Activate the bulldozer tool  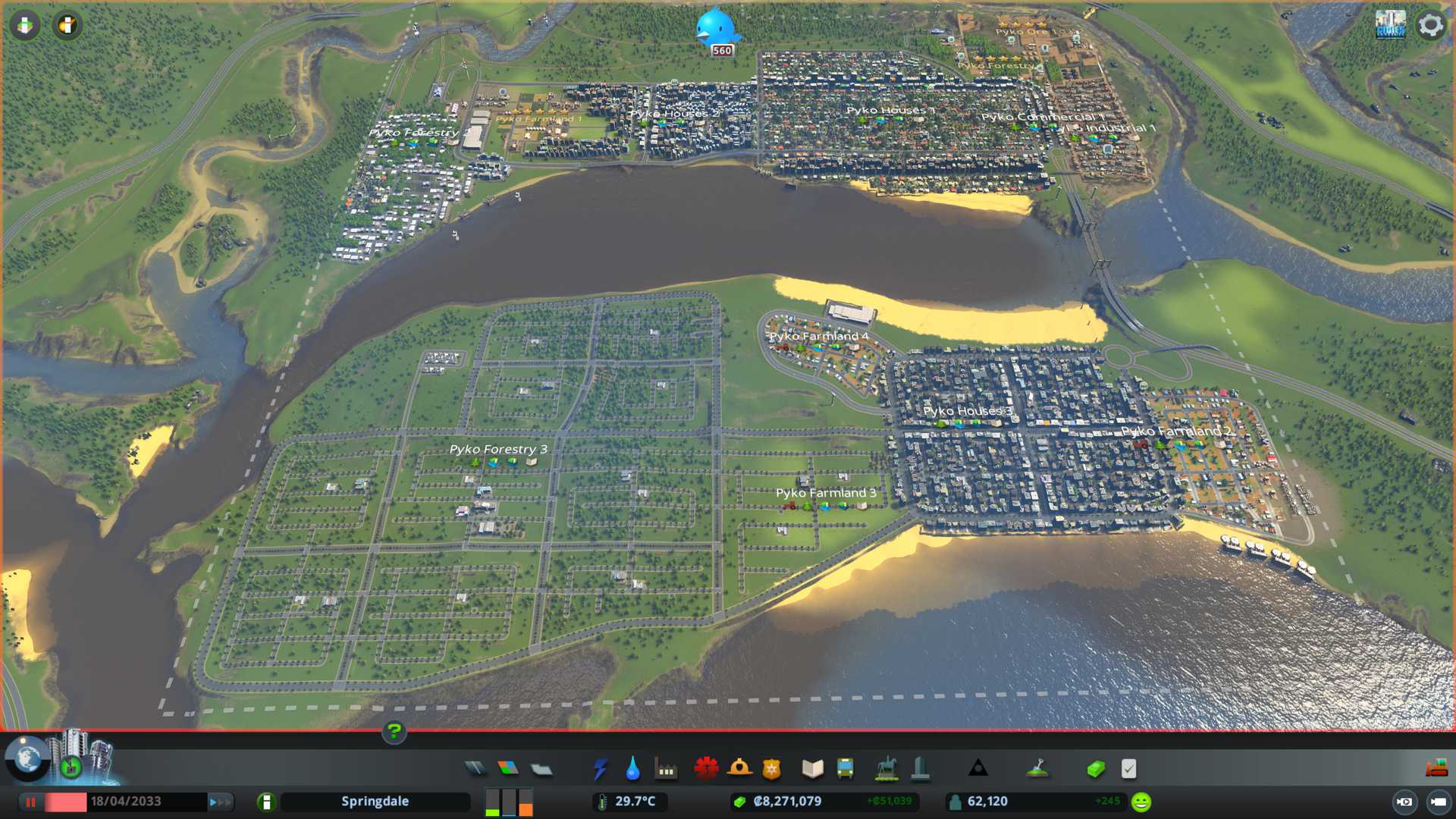pyautogui.click(x=1436, y=769)
